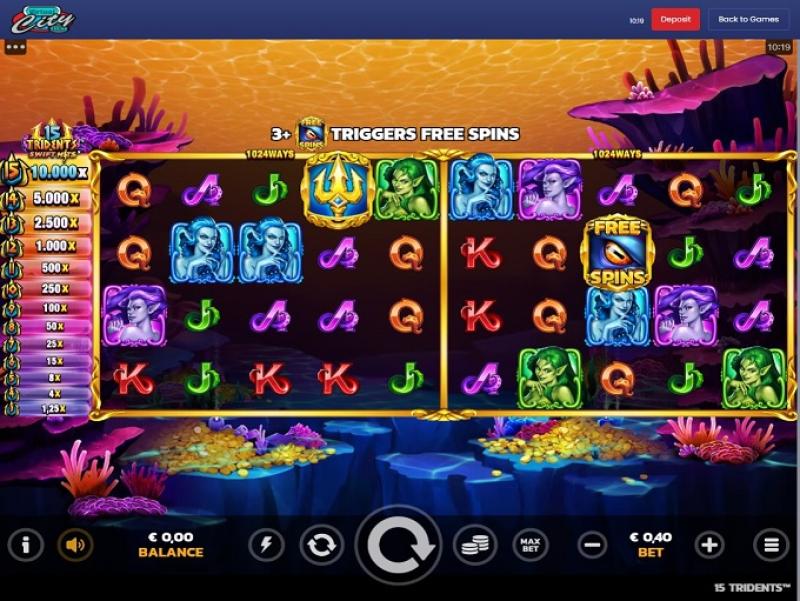Activate the lightning bolt turbo spin
800x601 pixels.
click(265, 545)
